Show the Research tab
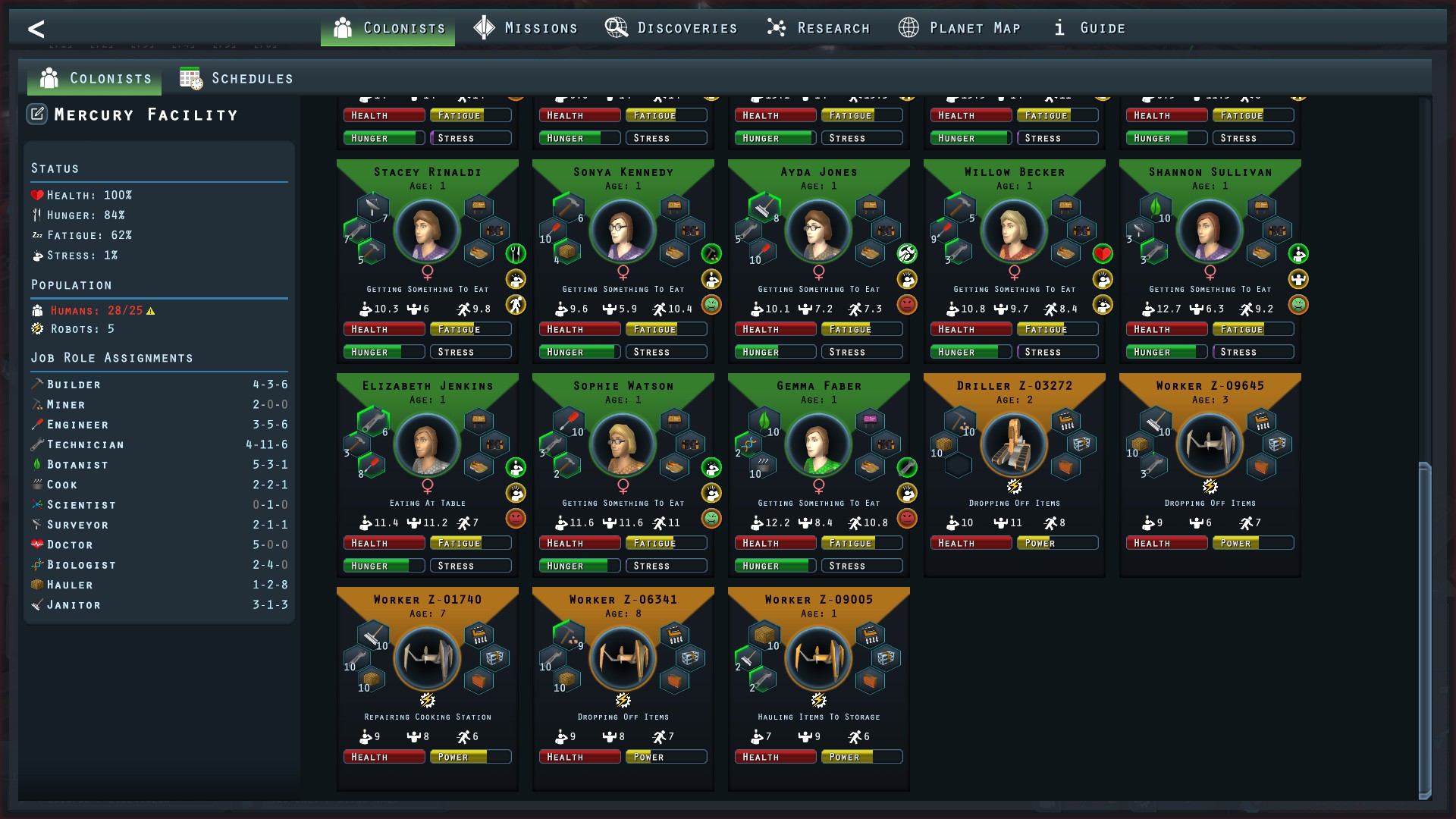The width and height of the screenshot is (1456, 819). 818,28
